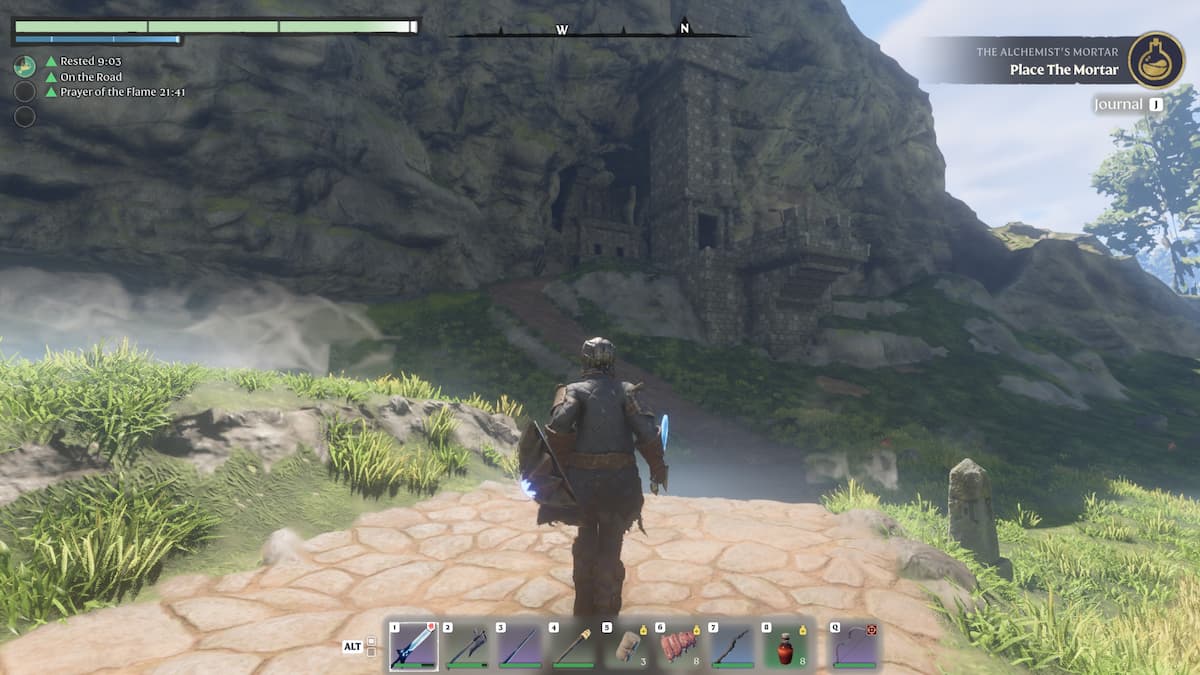Select the grappling hook Q slot
Image resolution: width=1200 pixels, height=675 pixels.
pos(855,646)
